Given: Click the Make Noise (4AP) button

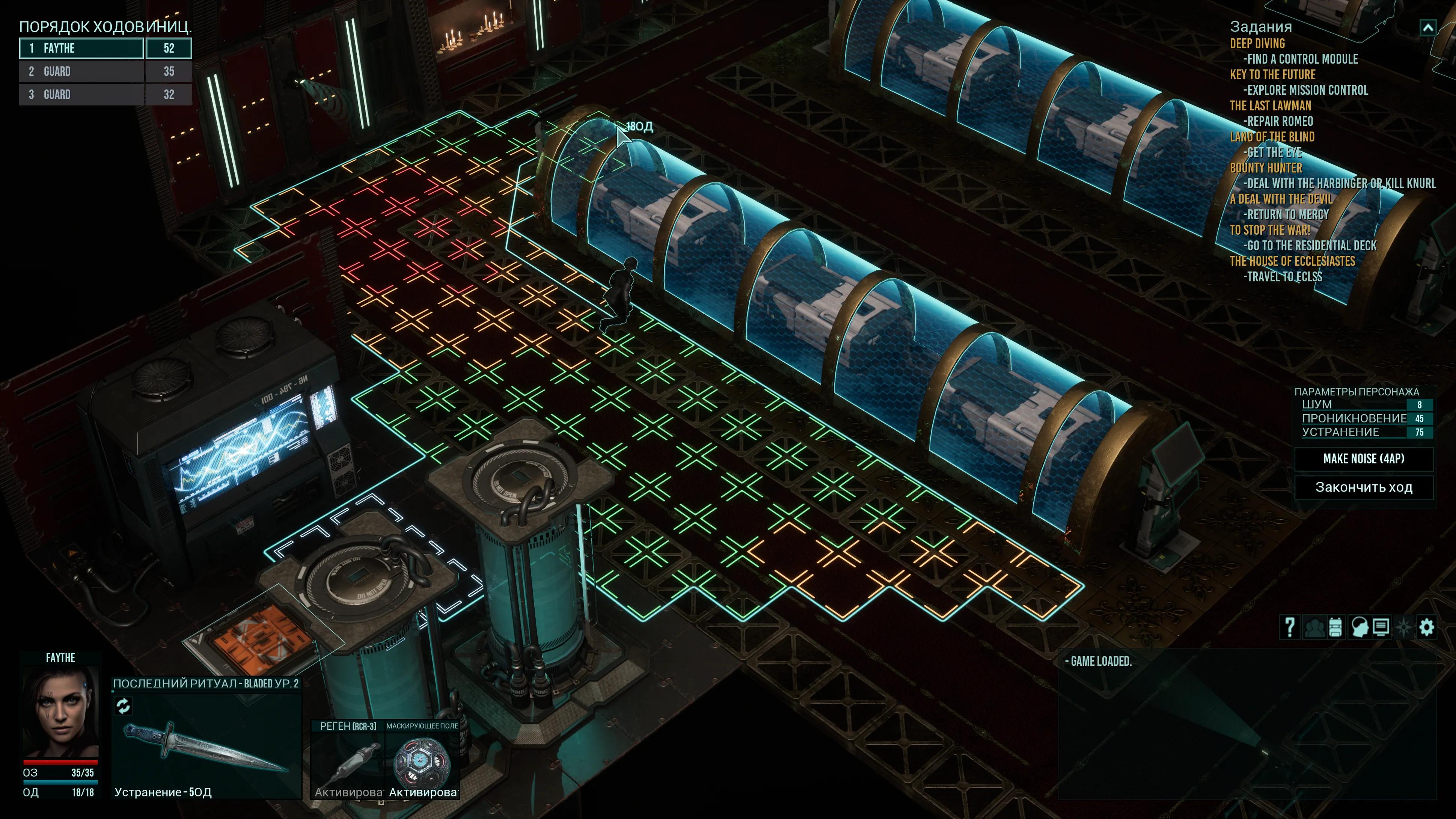Looking at the screenshot, I should 1363,459.
